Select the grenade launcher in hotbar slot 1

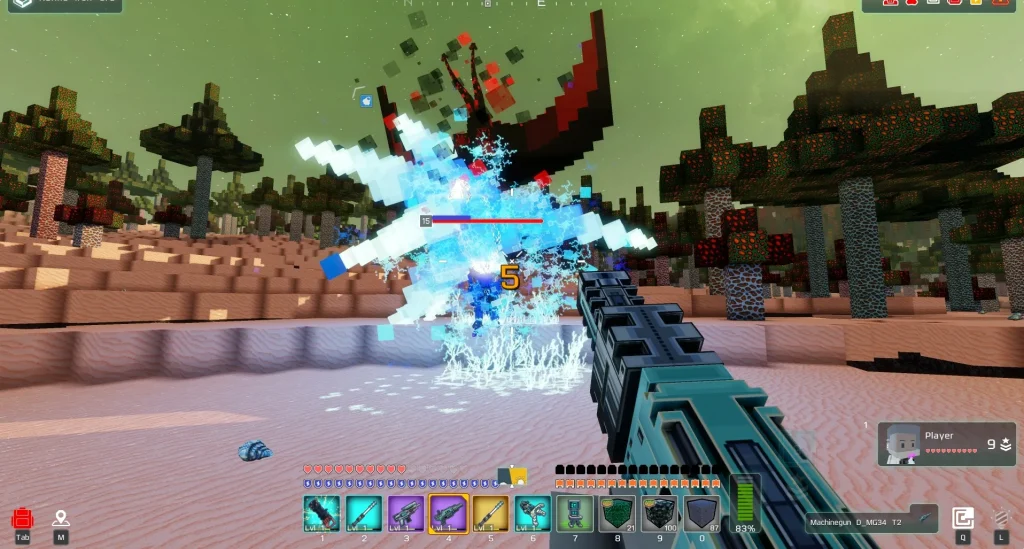coord(322,514)
